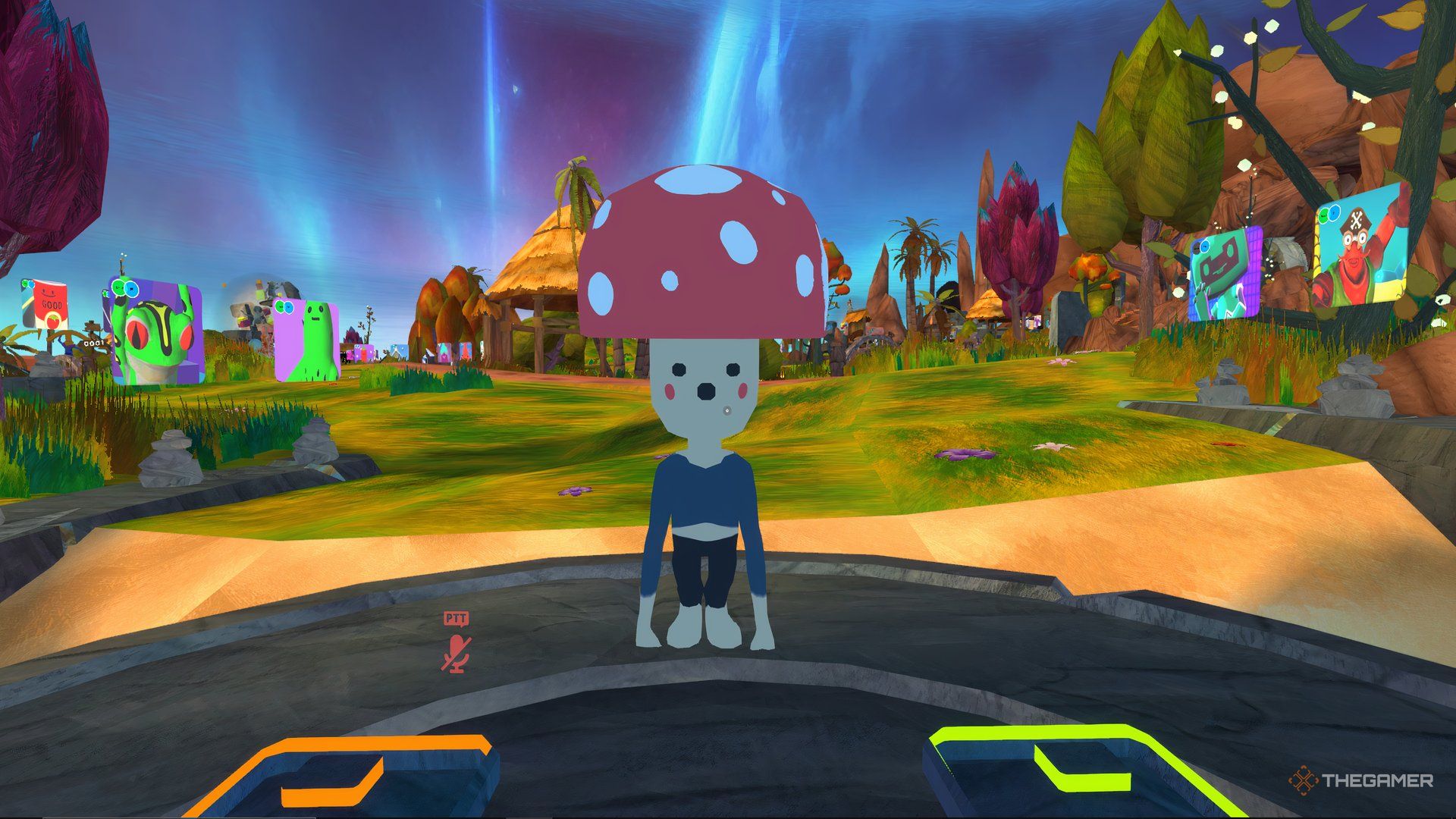
Task: Click the blue view badge on the pirate fish painting
Action: click(1335, 213)
